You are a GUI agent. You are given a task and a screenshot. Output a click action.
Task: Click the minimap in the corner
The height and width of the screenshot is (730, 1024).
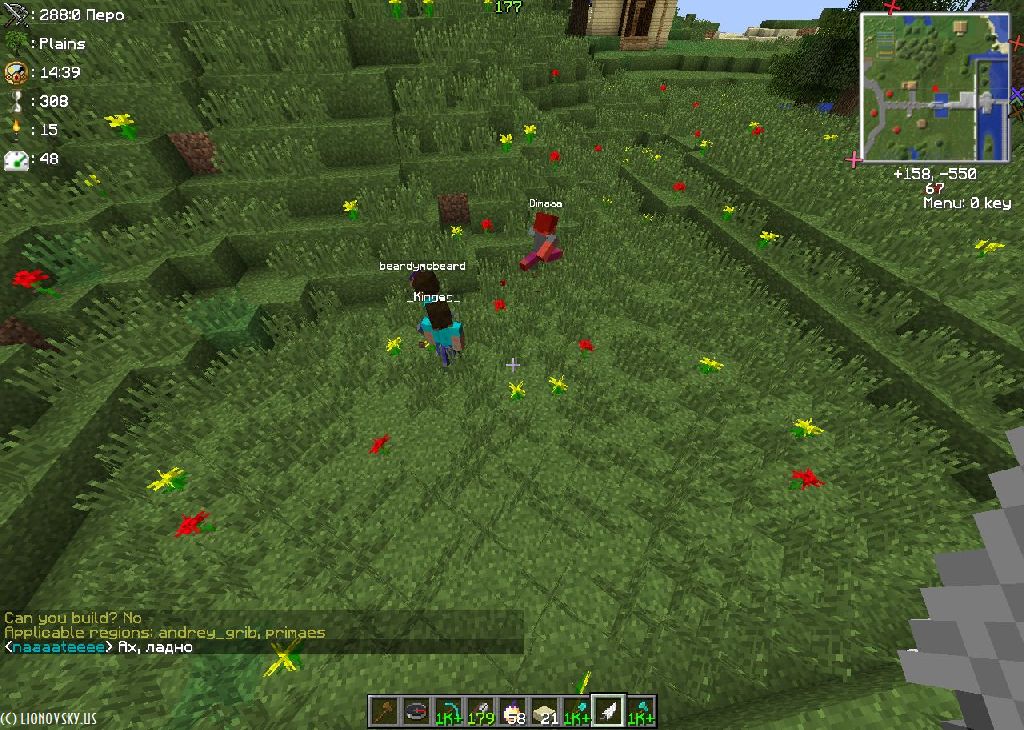pyautogui.click(x=934, y=88)
